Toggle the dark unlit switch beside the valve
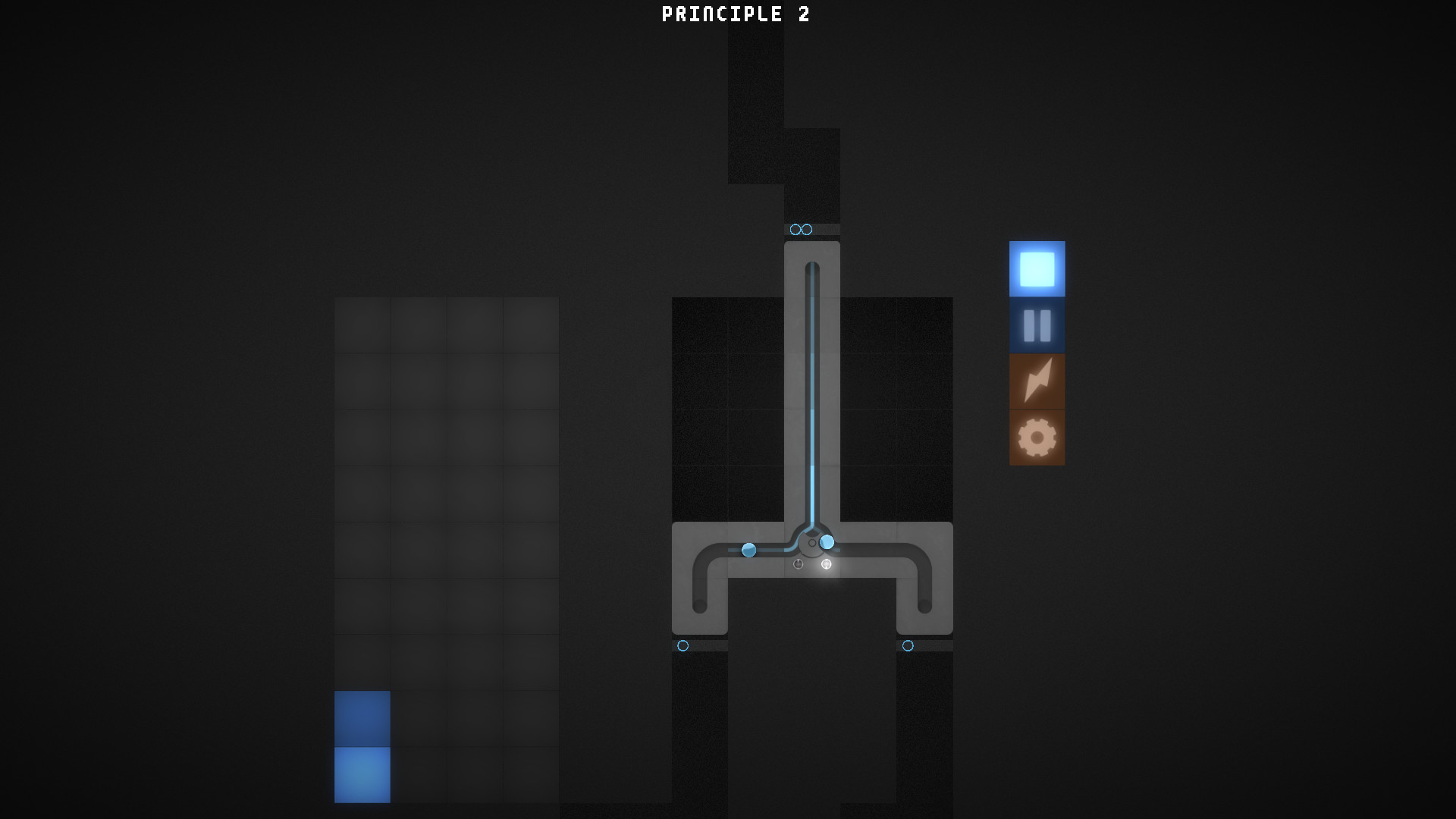Viewport: 1456px width, 819px height. (x=799, y=564)
